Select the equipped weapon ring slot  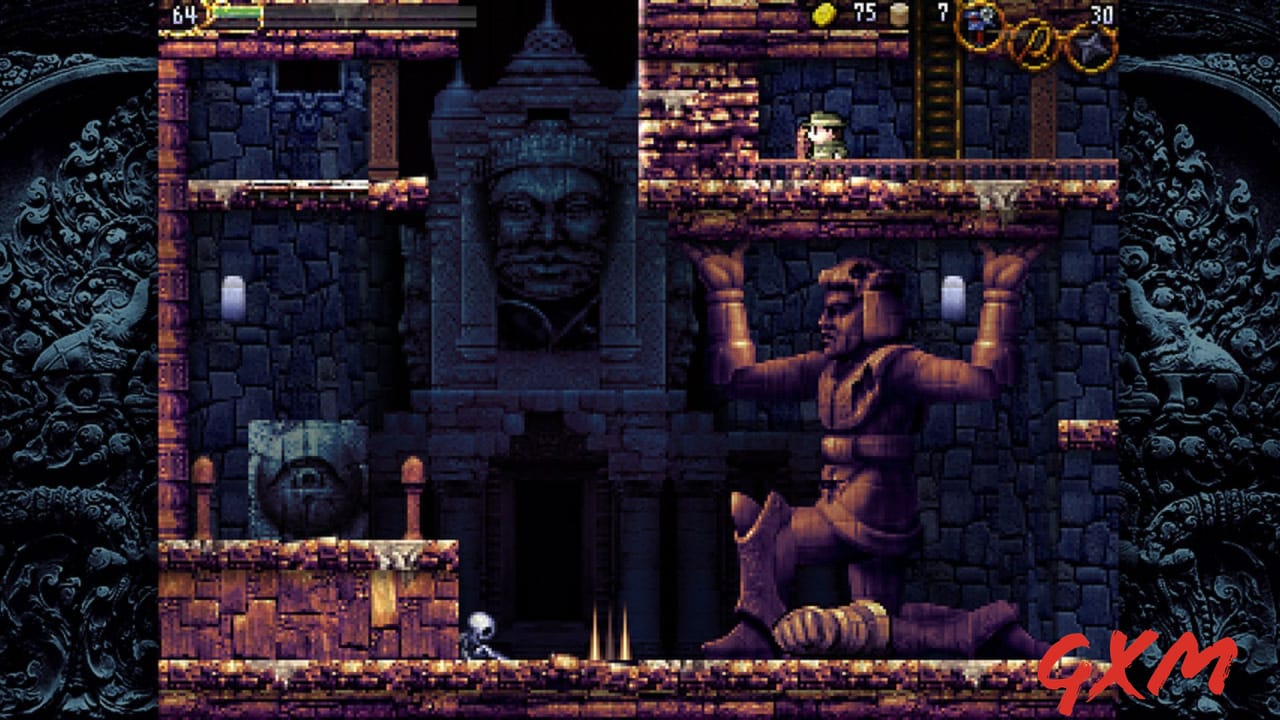pyautogui.click(x=978, y=25)
